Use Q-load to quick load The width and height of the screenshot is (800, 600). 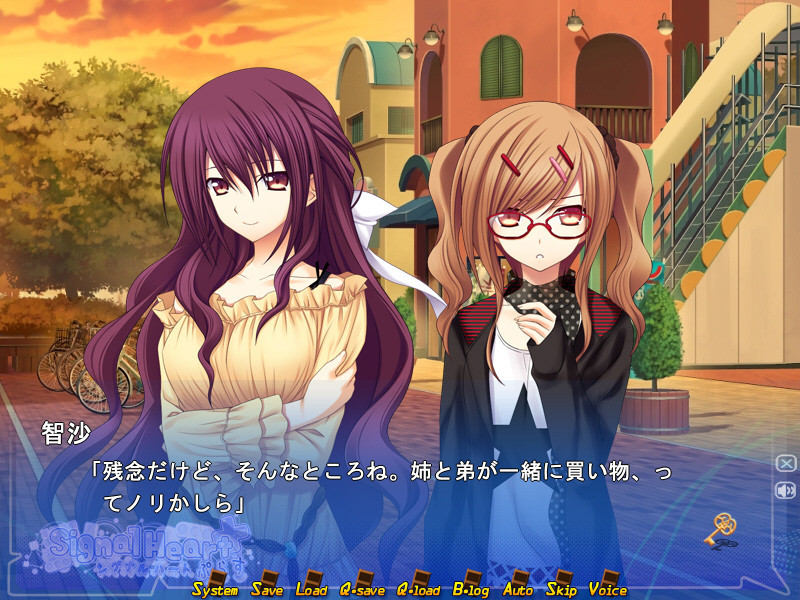(418, 588)
